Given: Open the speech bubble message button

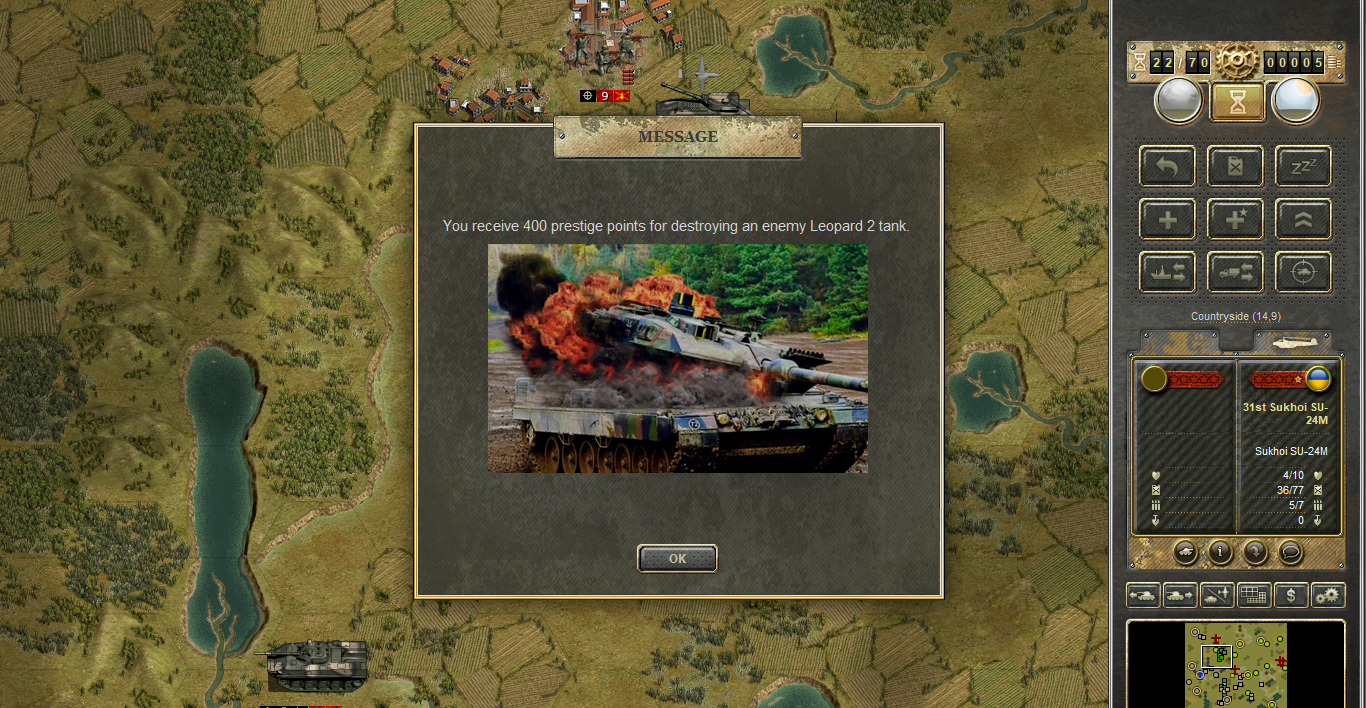Looking at the screenshot, I should click(x=1290, y=551).
